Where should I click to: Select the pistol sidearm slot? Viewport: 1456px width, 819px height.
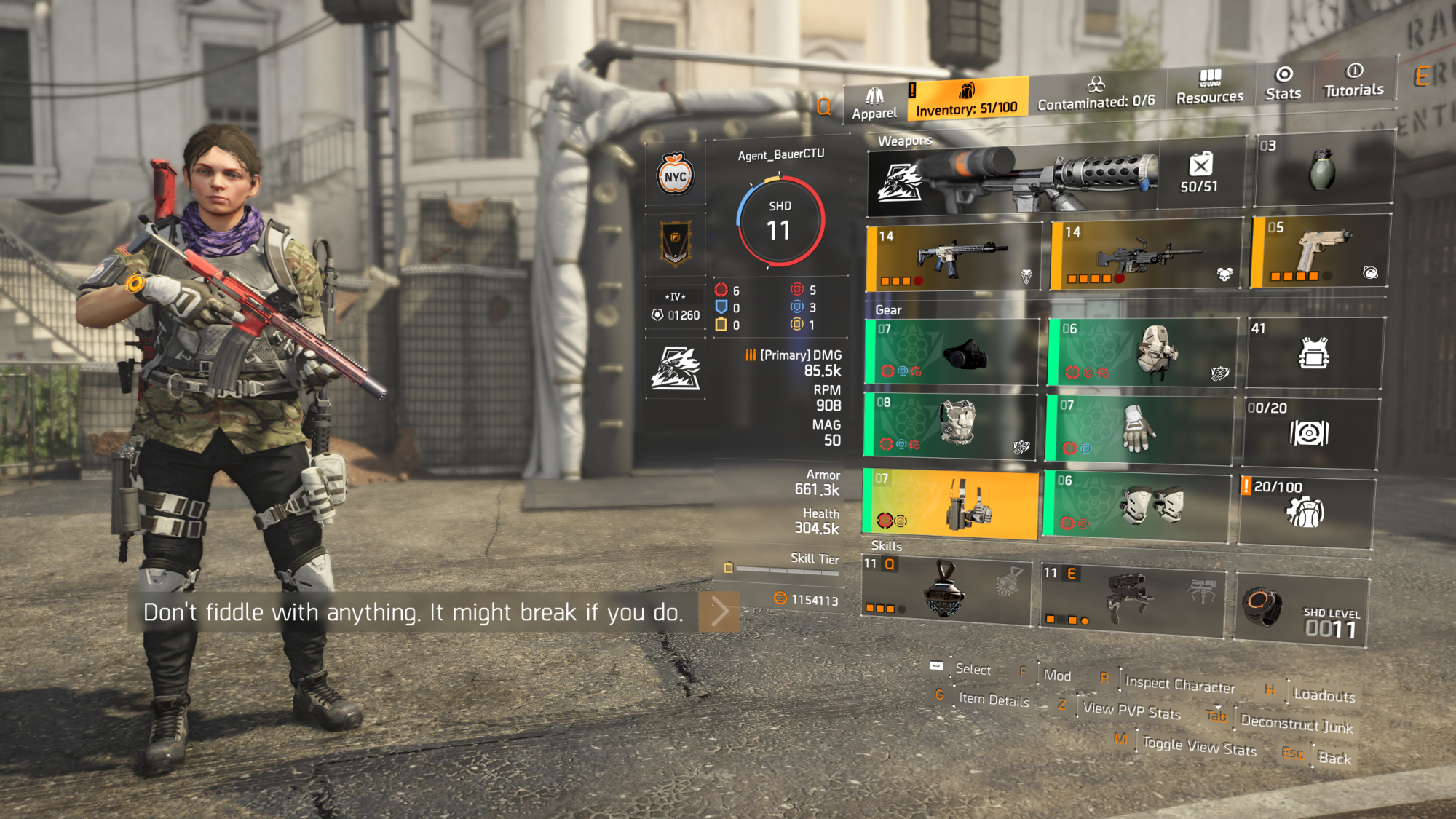(1321, 251)
